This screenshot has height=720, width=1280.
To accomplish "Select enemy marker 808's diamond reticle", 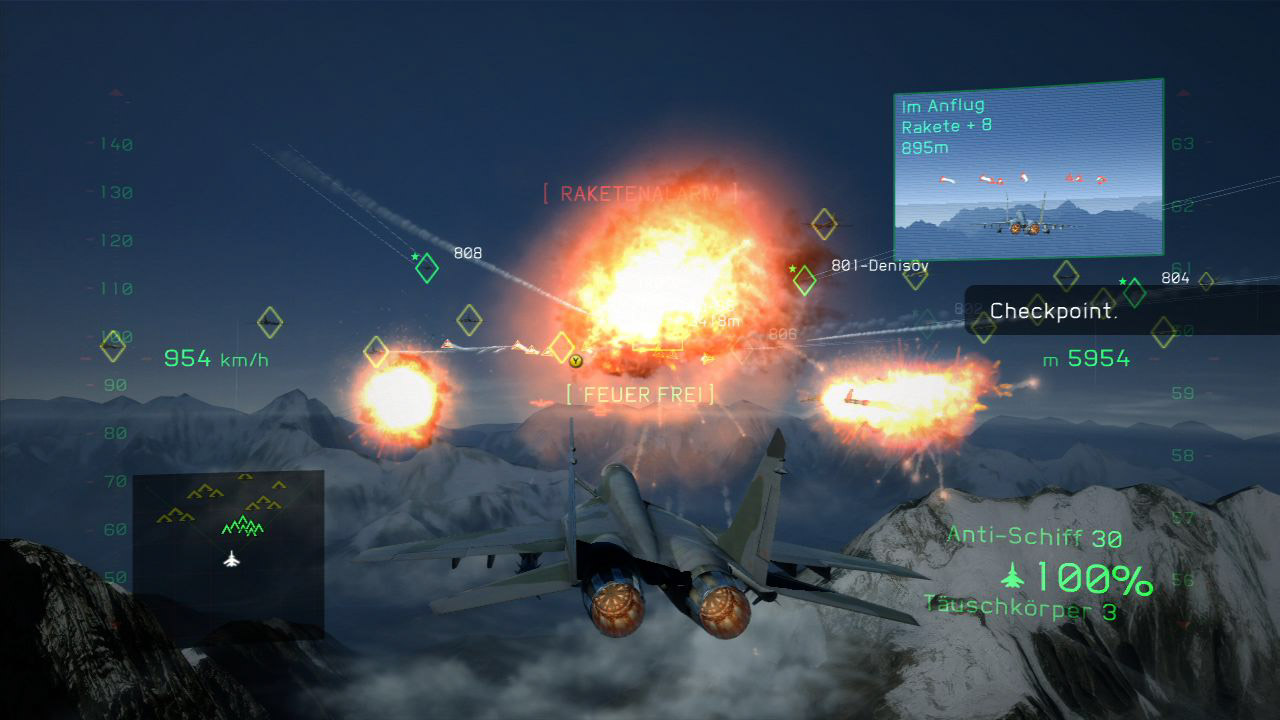I will 426,268.
